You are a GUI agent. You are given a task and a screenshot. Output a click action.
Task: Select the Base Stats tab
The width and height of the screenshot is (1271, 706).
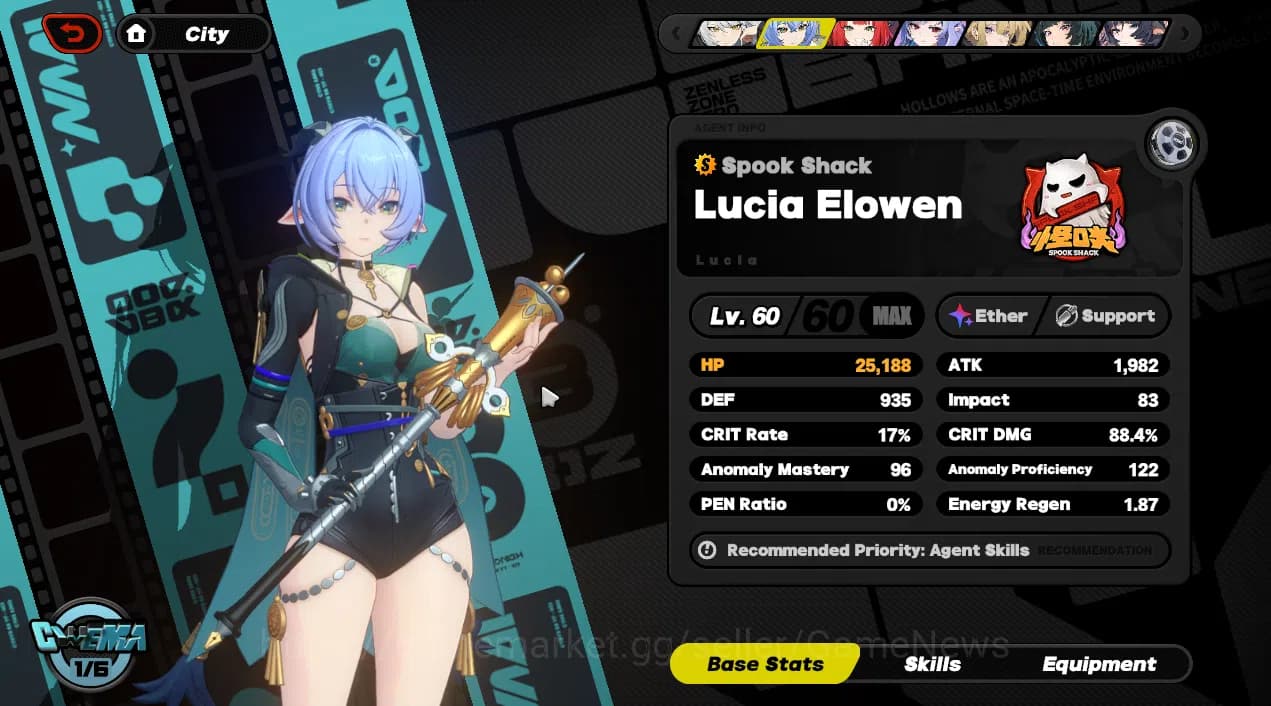[765, 664]
